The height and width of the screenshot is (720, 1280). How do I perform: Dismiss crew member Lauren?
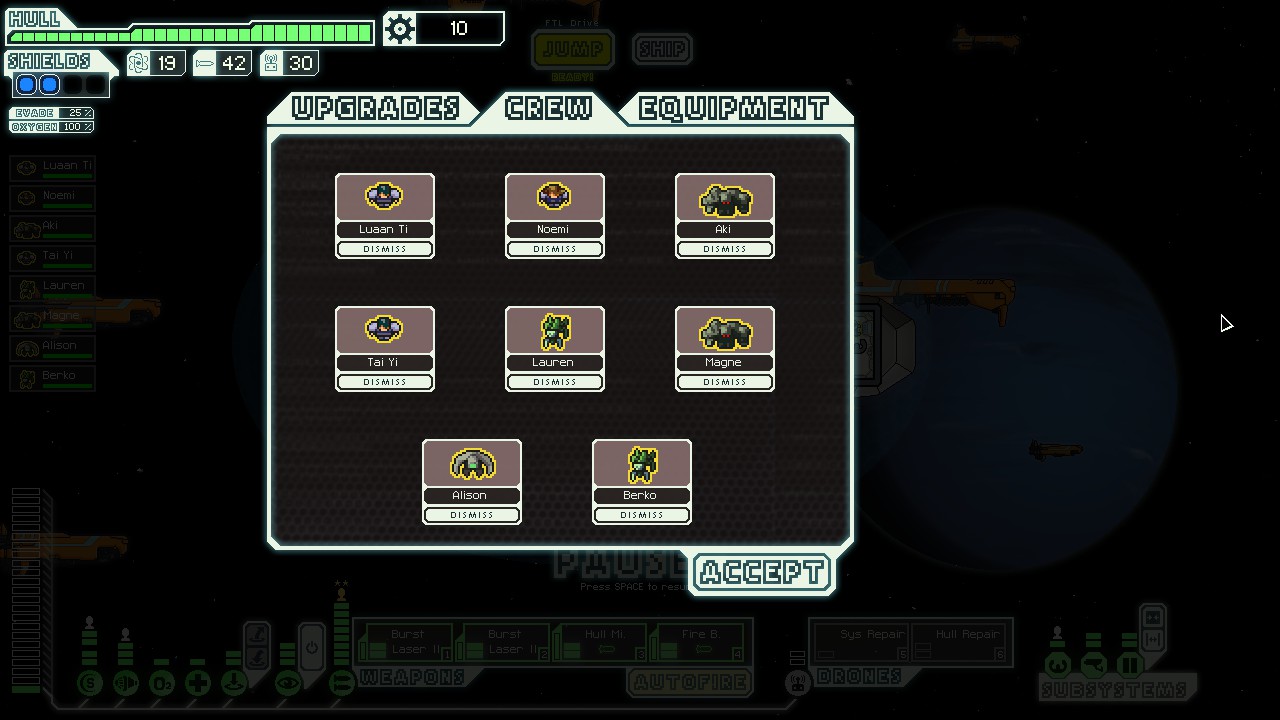coord(555,382)
